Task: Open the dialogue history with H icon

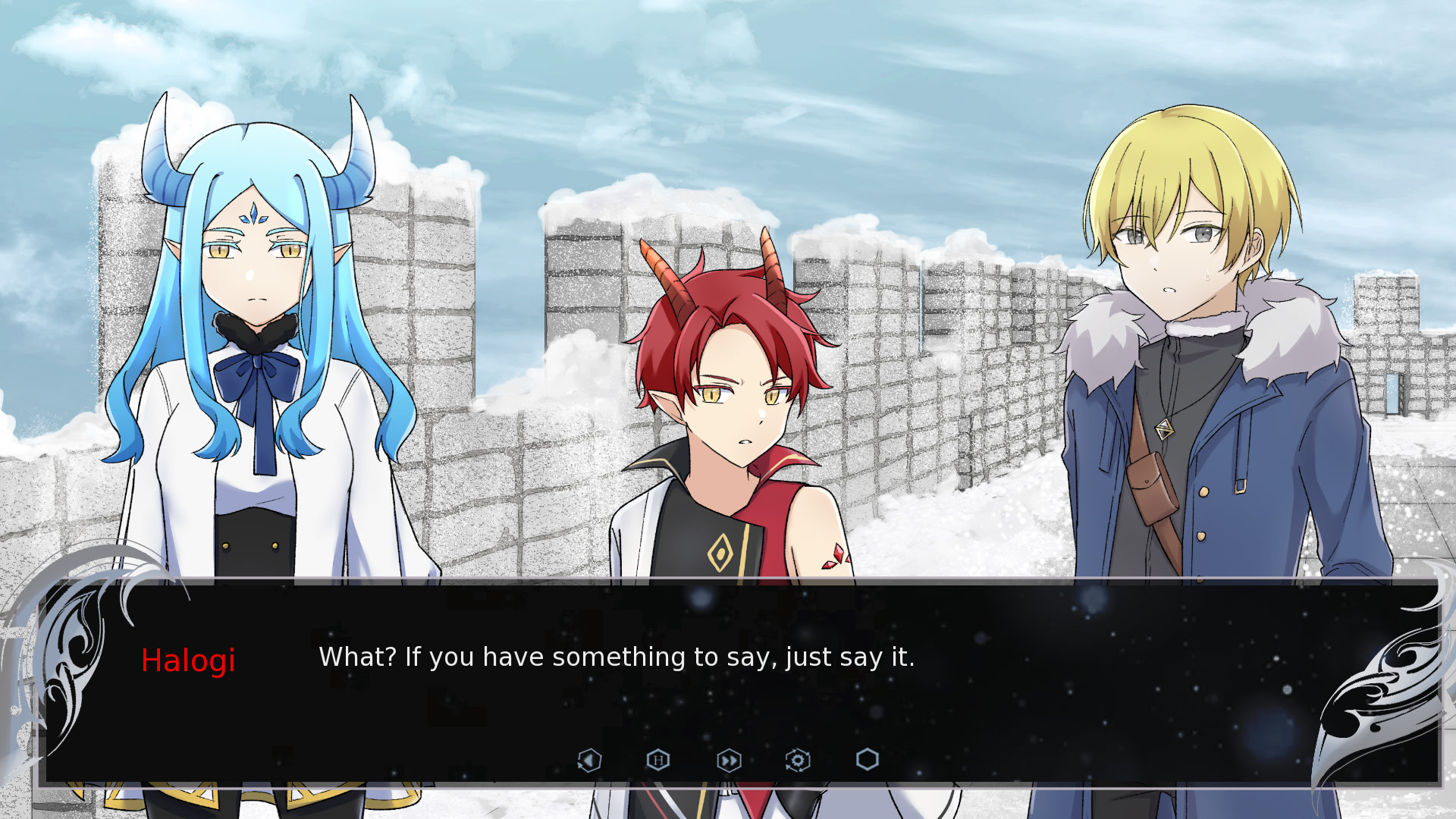Action: coord(658,760)
